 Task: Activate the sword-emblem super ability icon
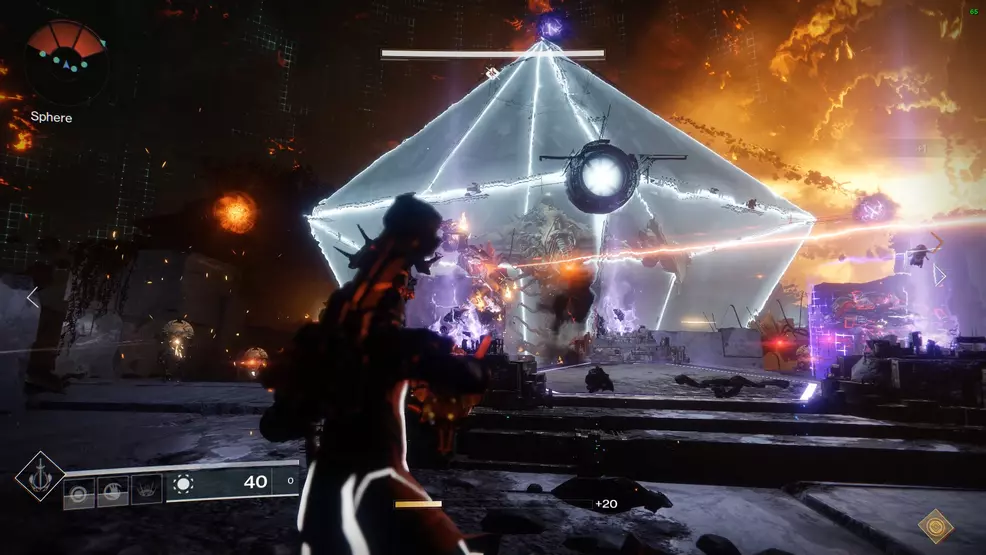pyautogui.click(x=40, y=476)
